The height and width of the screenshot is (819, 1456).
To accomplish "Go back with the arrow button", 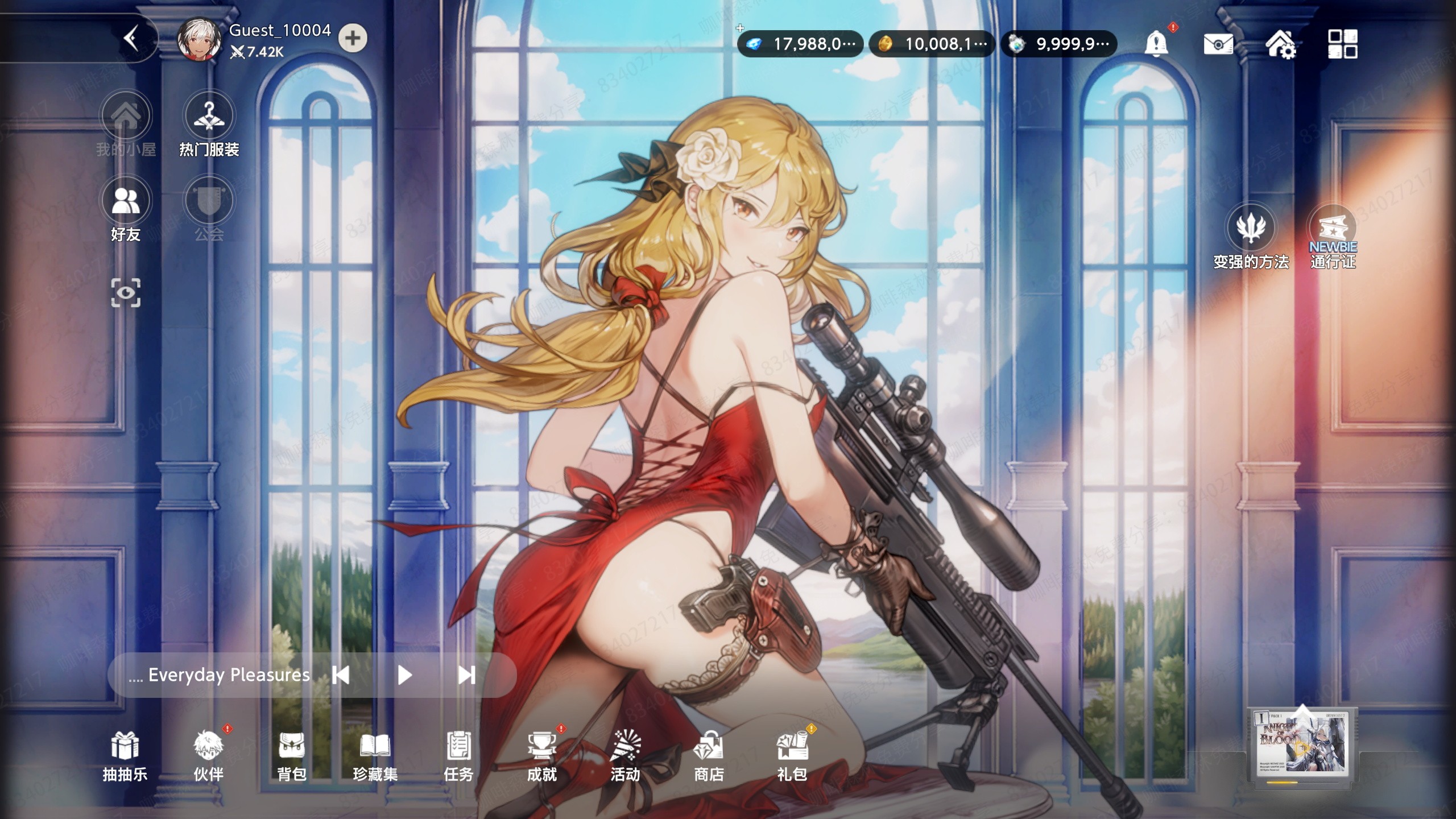I will (x=132, y=39).
